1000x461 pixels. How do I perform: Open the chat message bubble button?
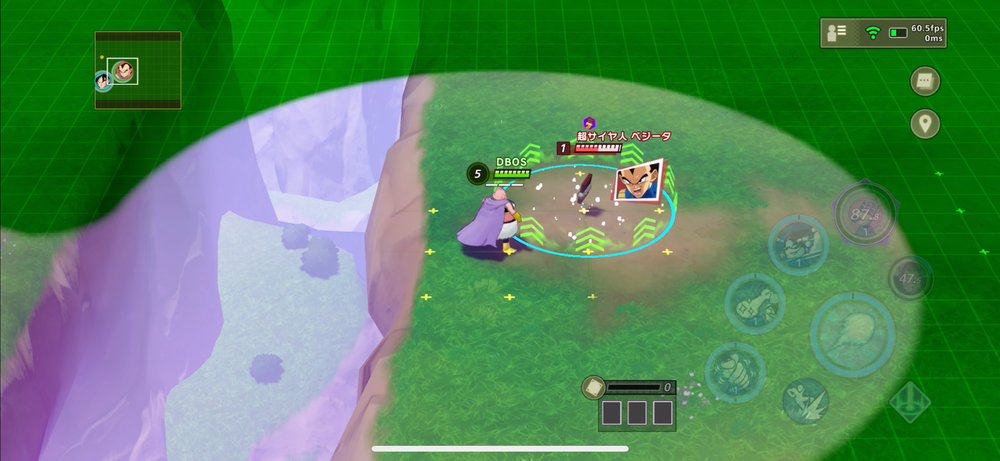[925, 80]
